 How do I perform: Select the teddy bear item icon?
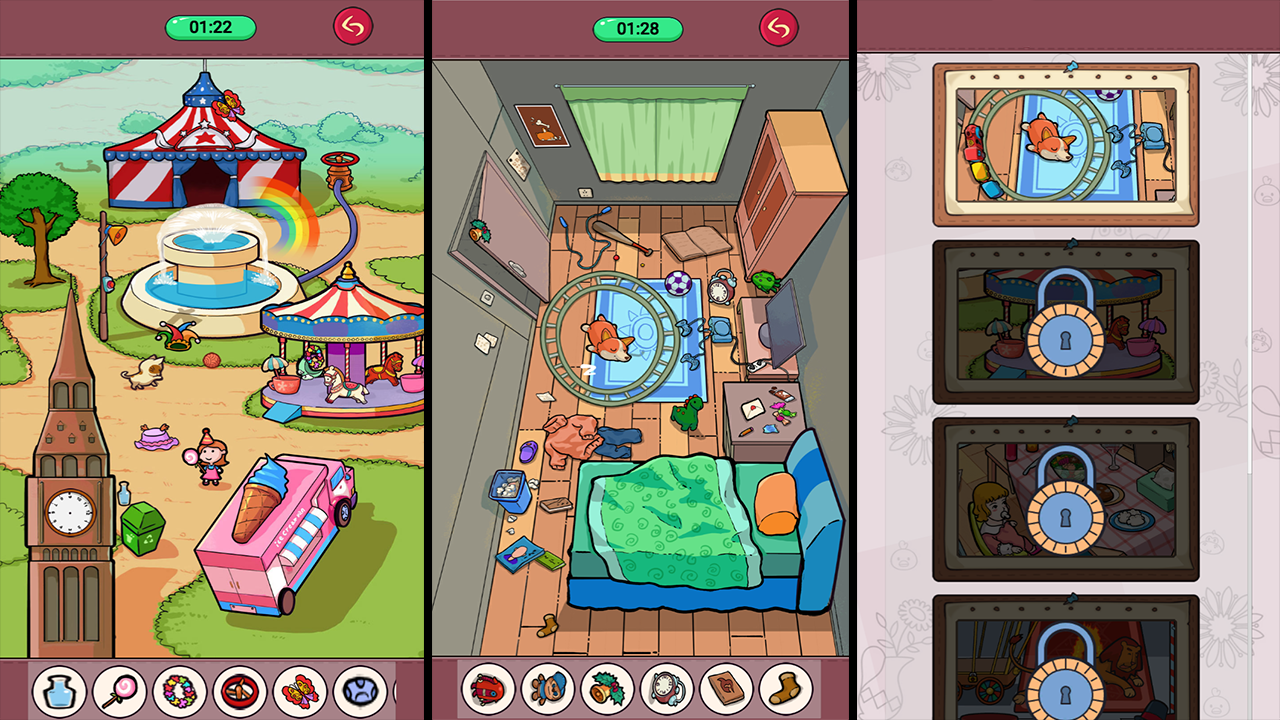(548, 692)
